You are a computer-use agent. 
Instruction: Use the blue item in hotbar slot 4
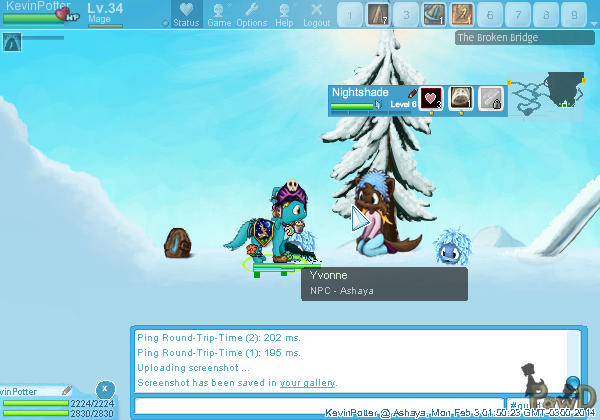tap(434, 15)
